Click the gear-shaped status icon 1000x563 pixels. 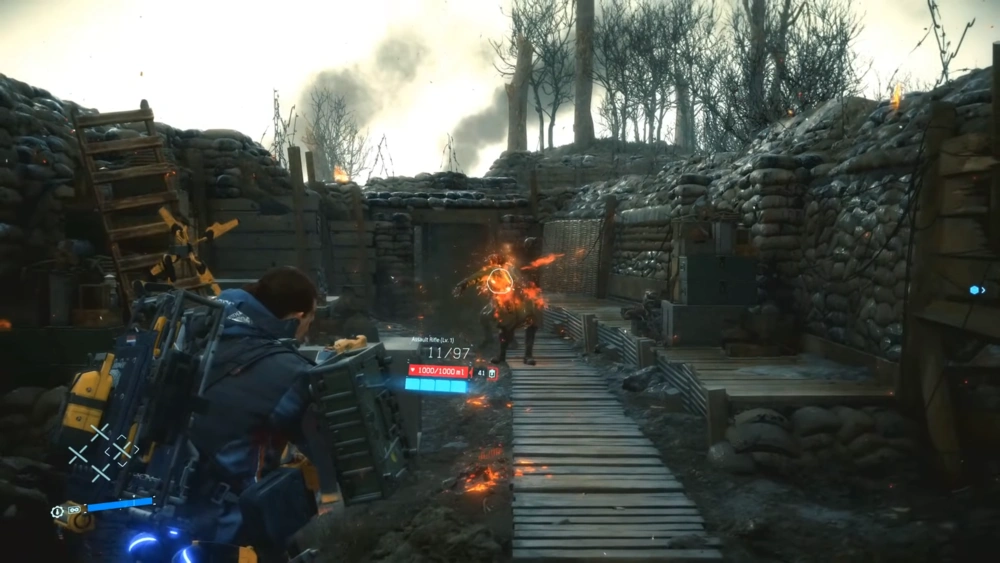pos(58,510)
